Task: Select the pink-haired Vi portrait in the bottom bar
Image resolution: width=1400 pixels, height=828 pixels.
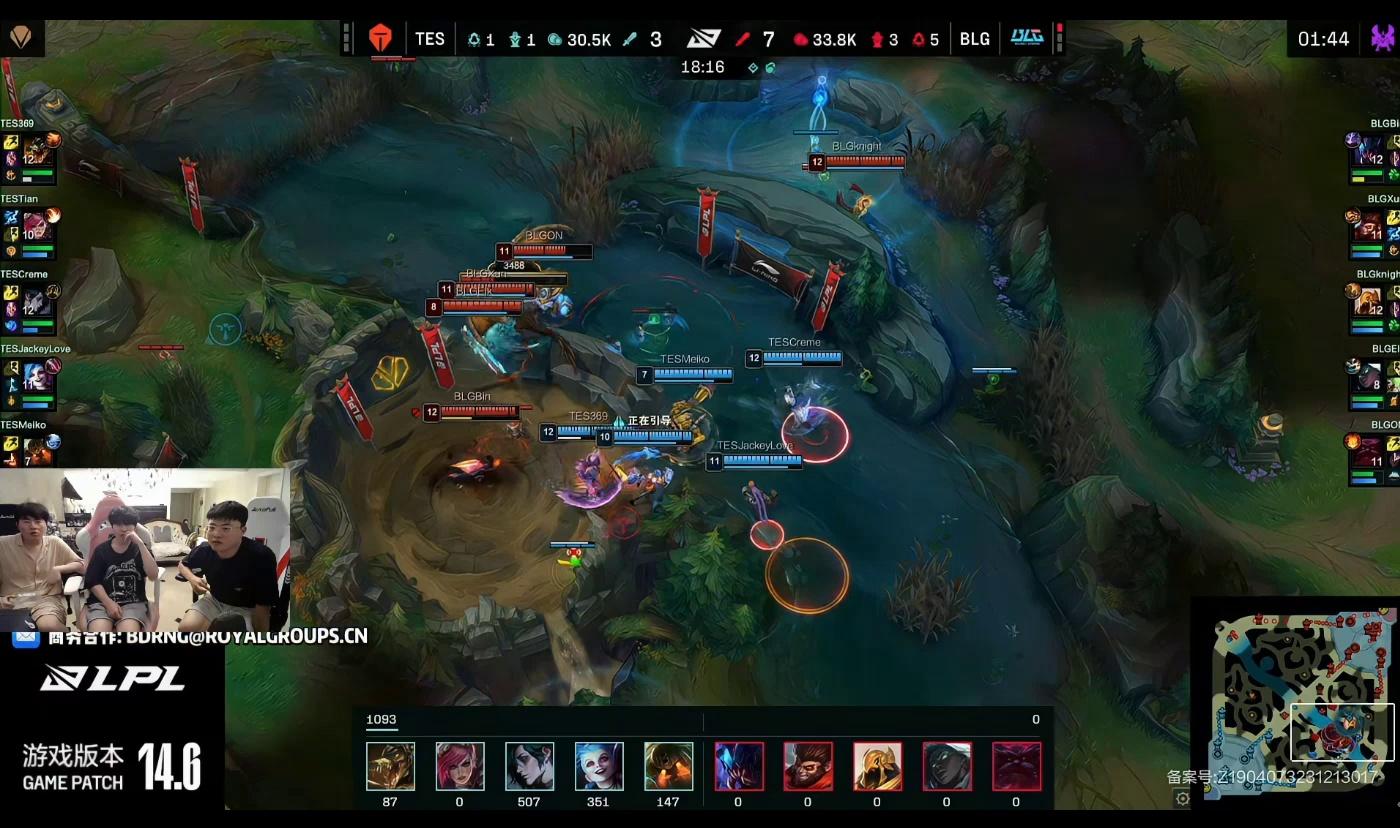Action: click(460, 766)
